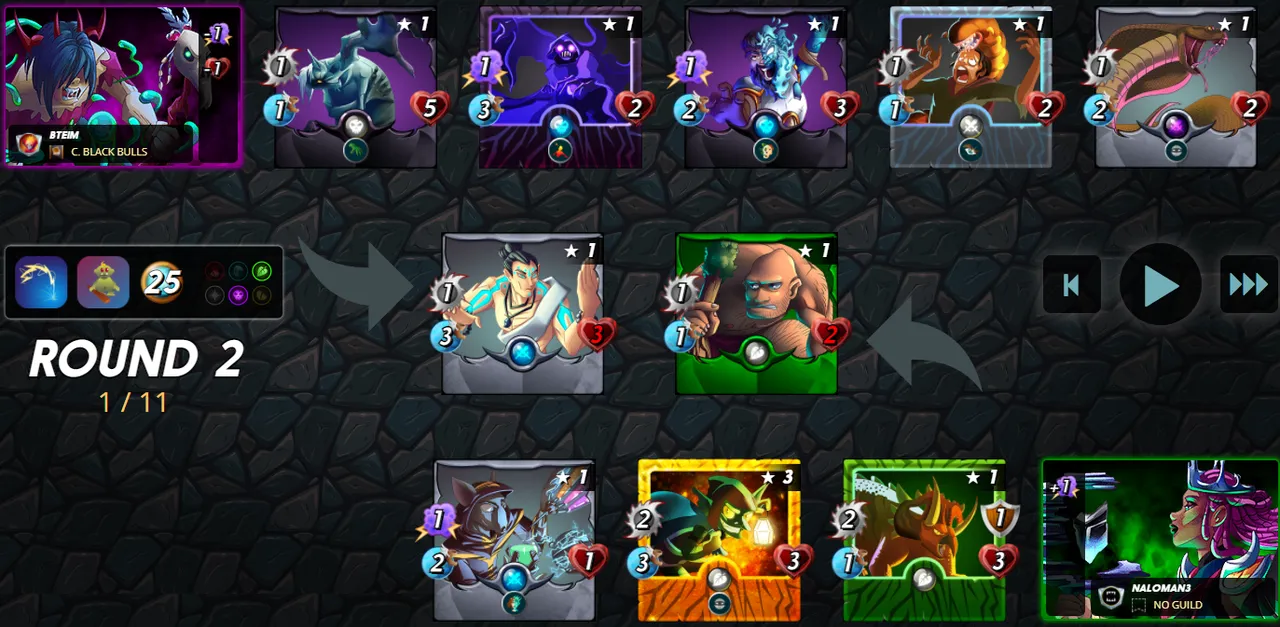Screen dimensions: 1280x627
Task: Select the hooded mage with crystal staff card
Action: pyautogui.click(x=514, y=540)
